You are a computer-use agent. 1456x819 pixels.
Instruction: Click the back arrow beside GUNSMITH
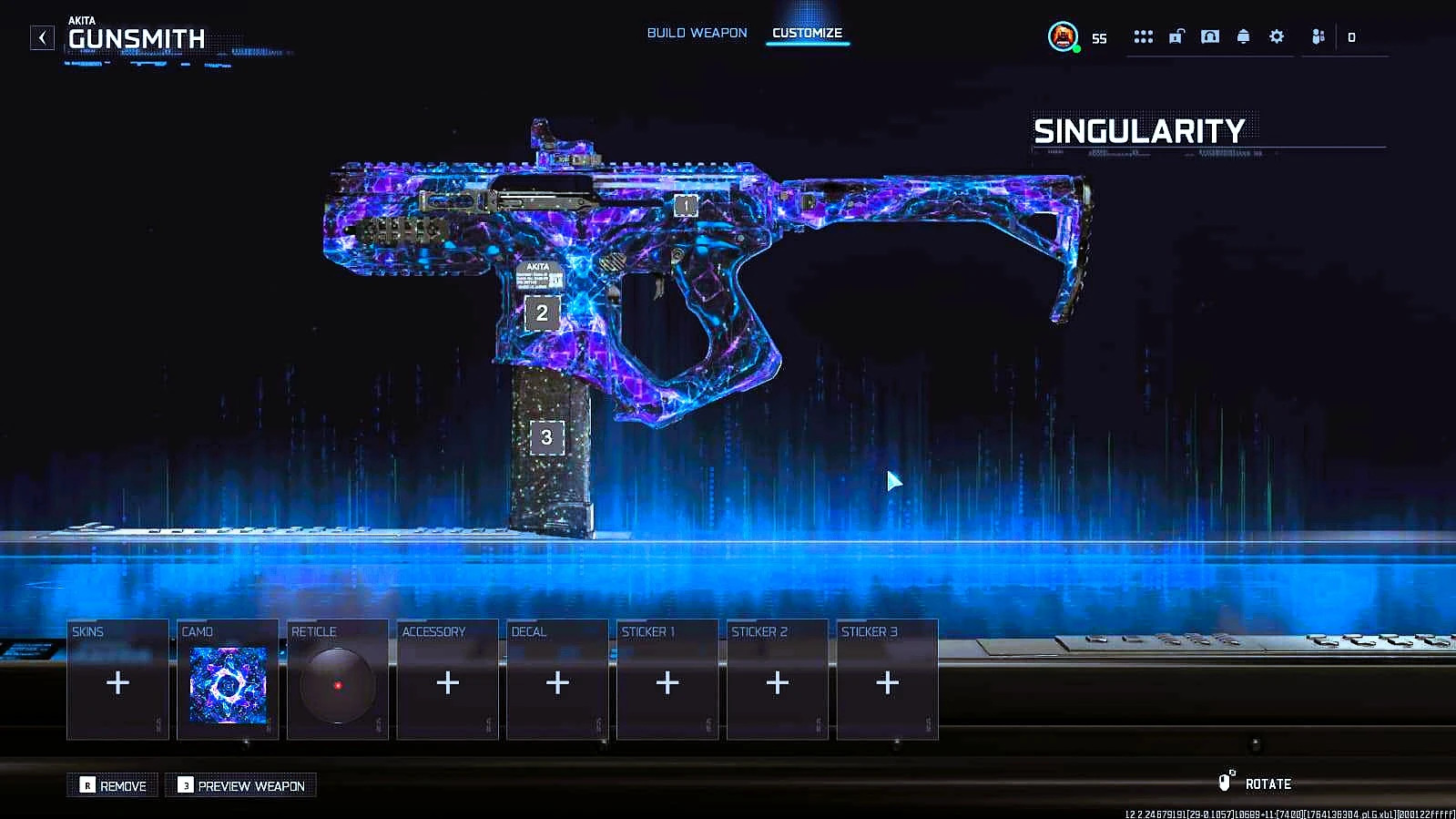coord(41,37)
